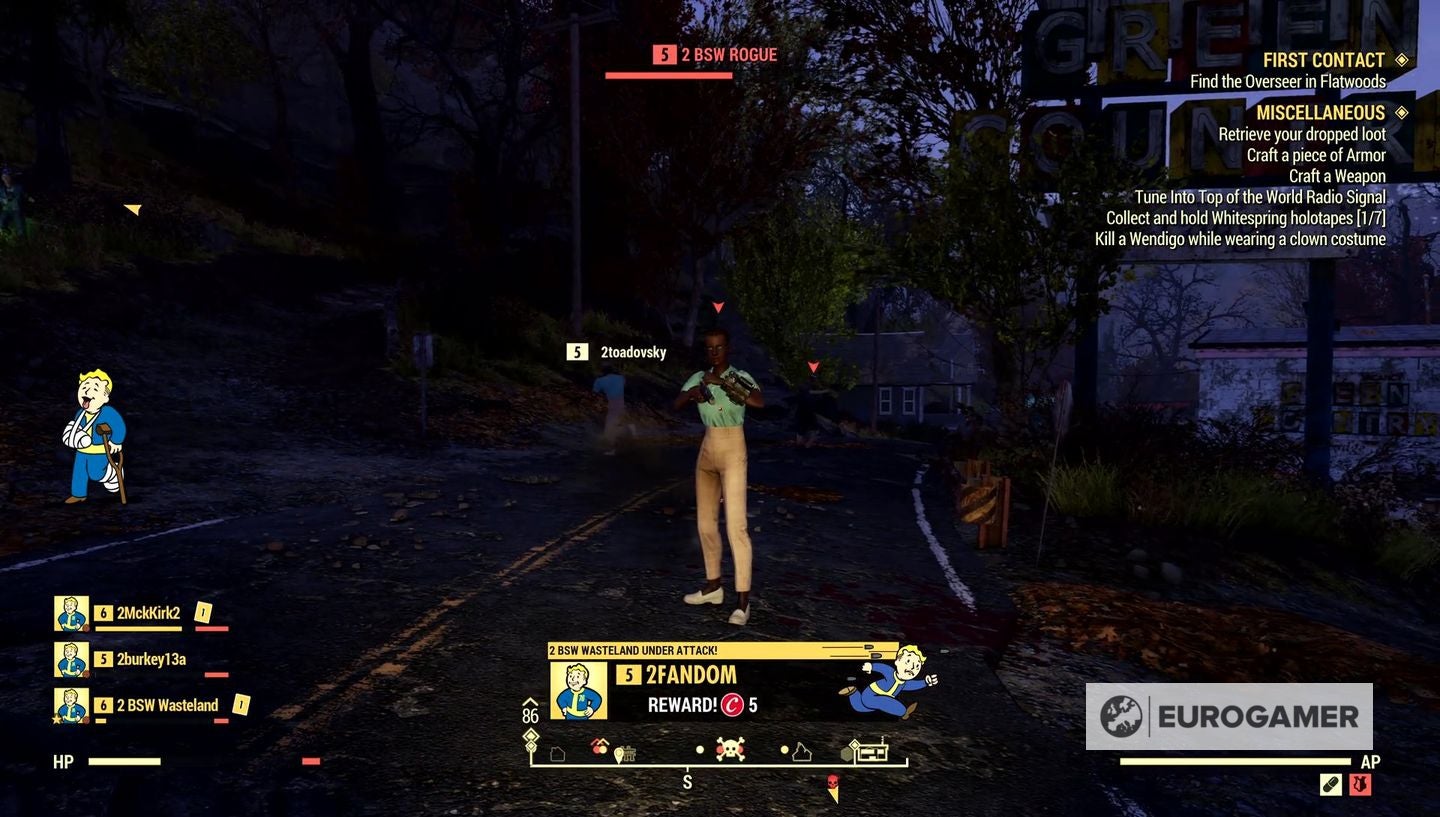This screenshot has width=1440, height=817.
Task: Toggle the FIRST CONTACT quest tracker diamond
Action: [x=1404, y=59]
